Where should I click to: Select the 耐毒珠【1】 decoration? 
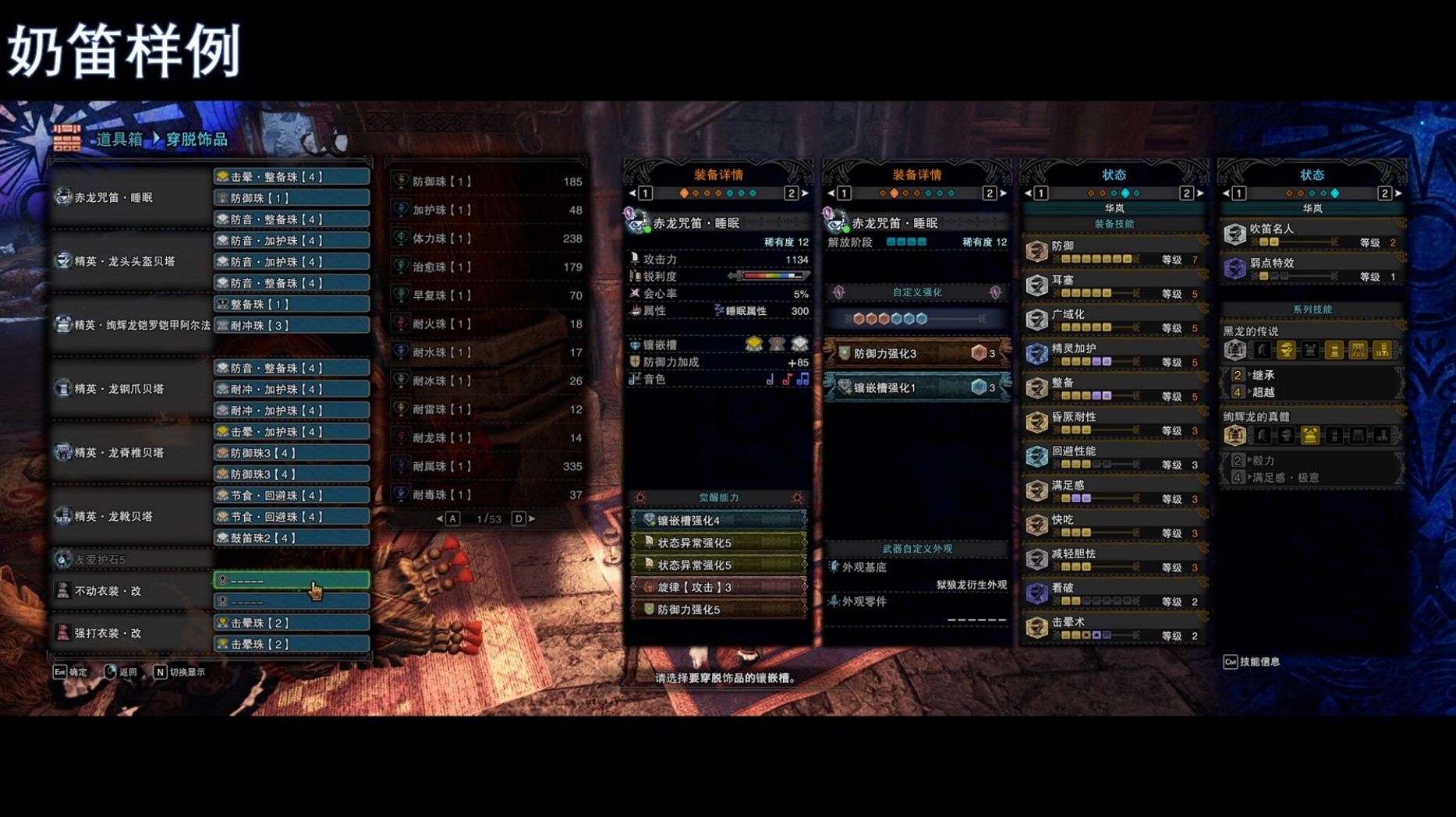point(487,494)
